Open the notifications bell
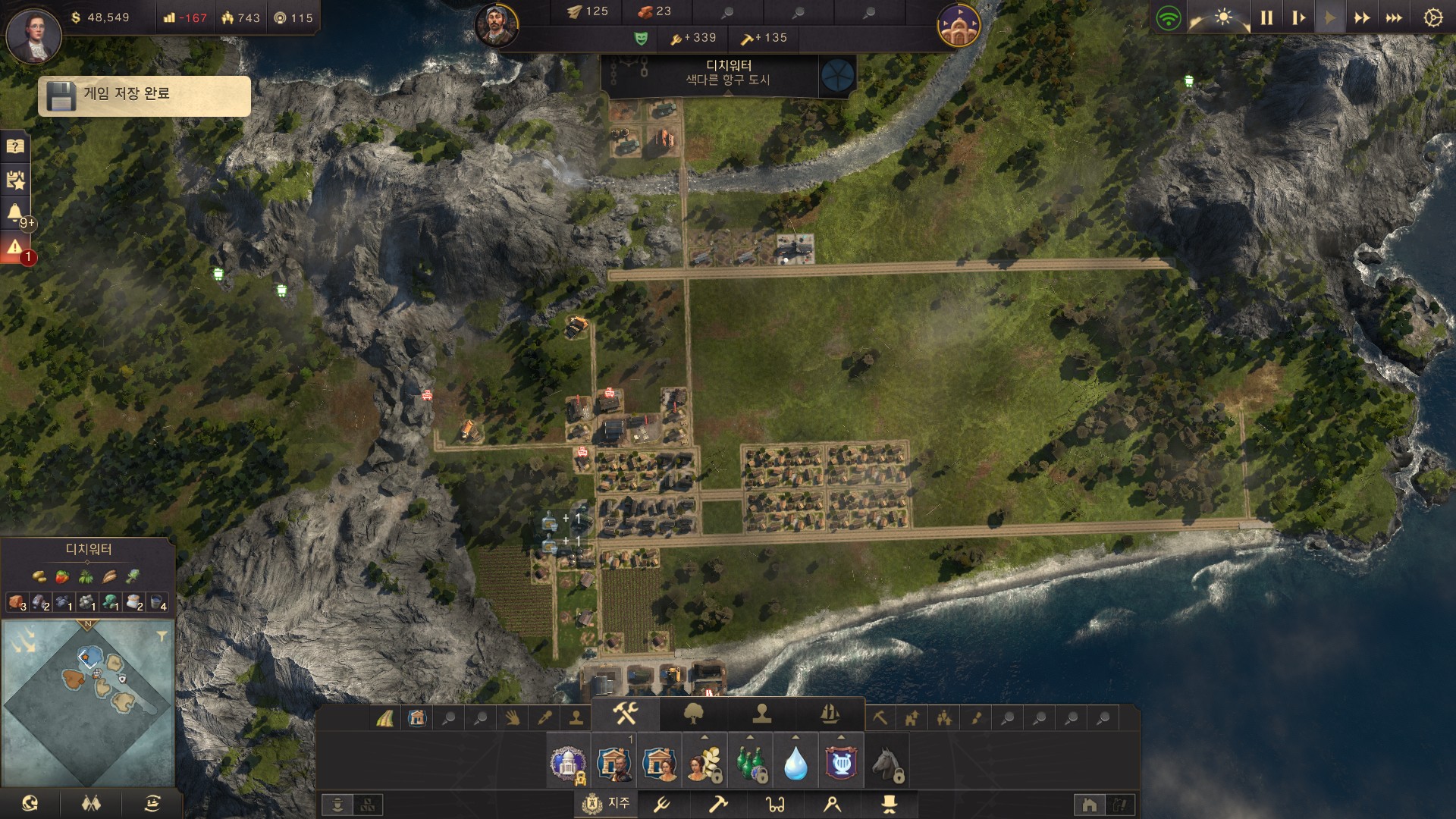Viewport: 1456px width, 819px height. 15,213
